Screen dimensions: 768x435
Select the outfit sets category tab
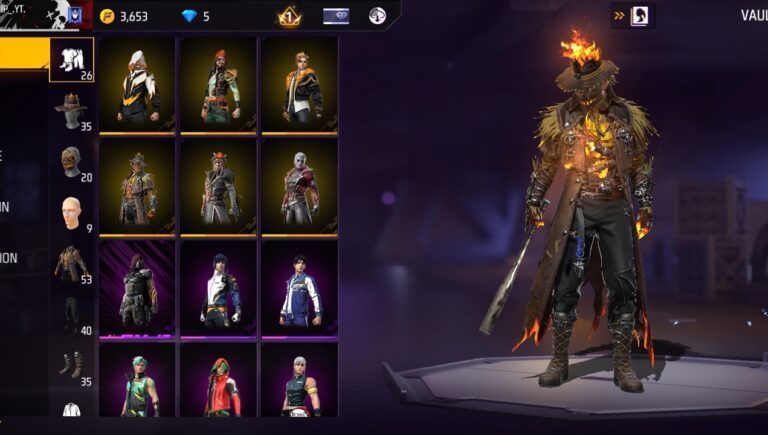[72, 60]
